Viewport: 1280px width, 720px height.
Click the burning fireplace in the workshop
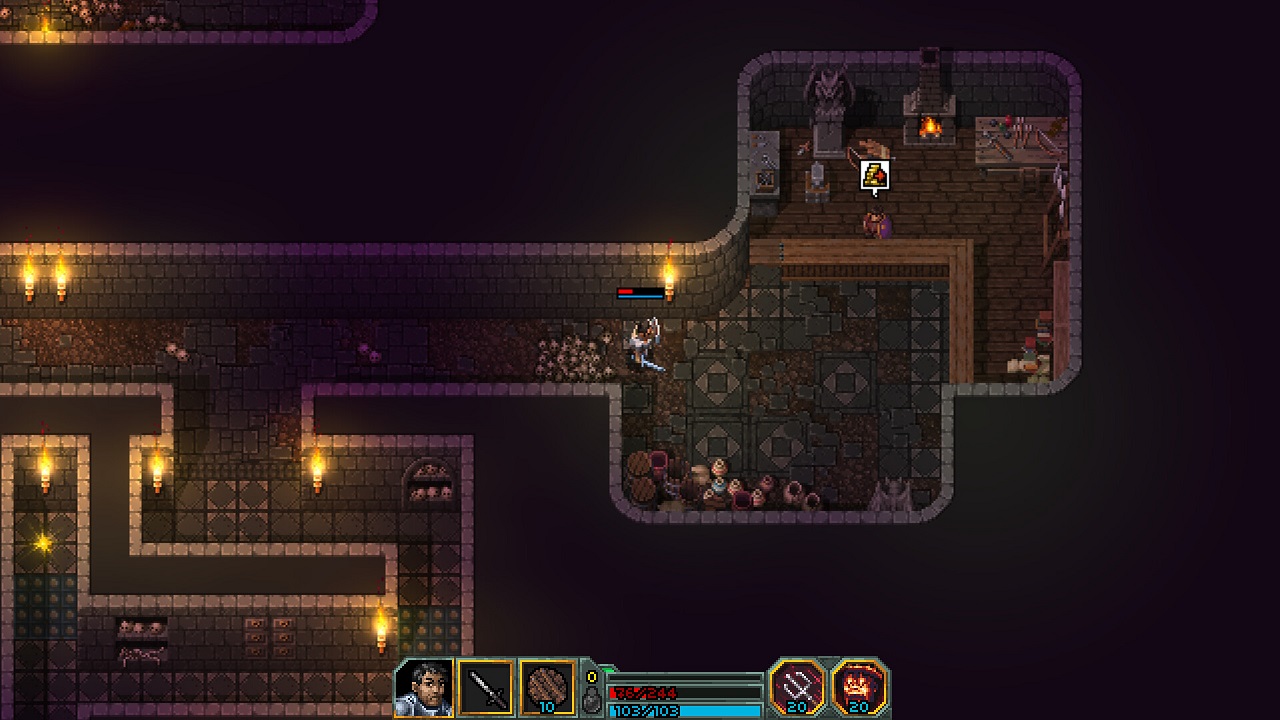[928, 127]
